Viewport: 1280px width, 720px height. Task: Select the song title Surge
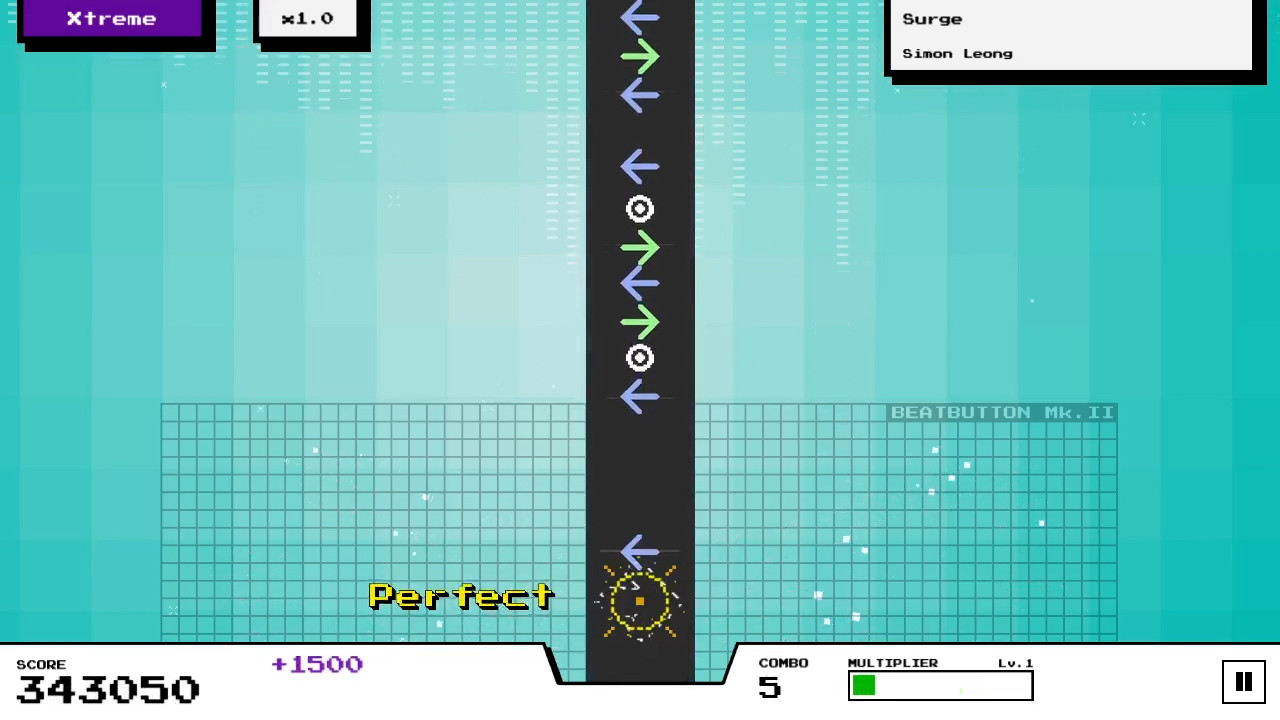(x=931, y=18)
